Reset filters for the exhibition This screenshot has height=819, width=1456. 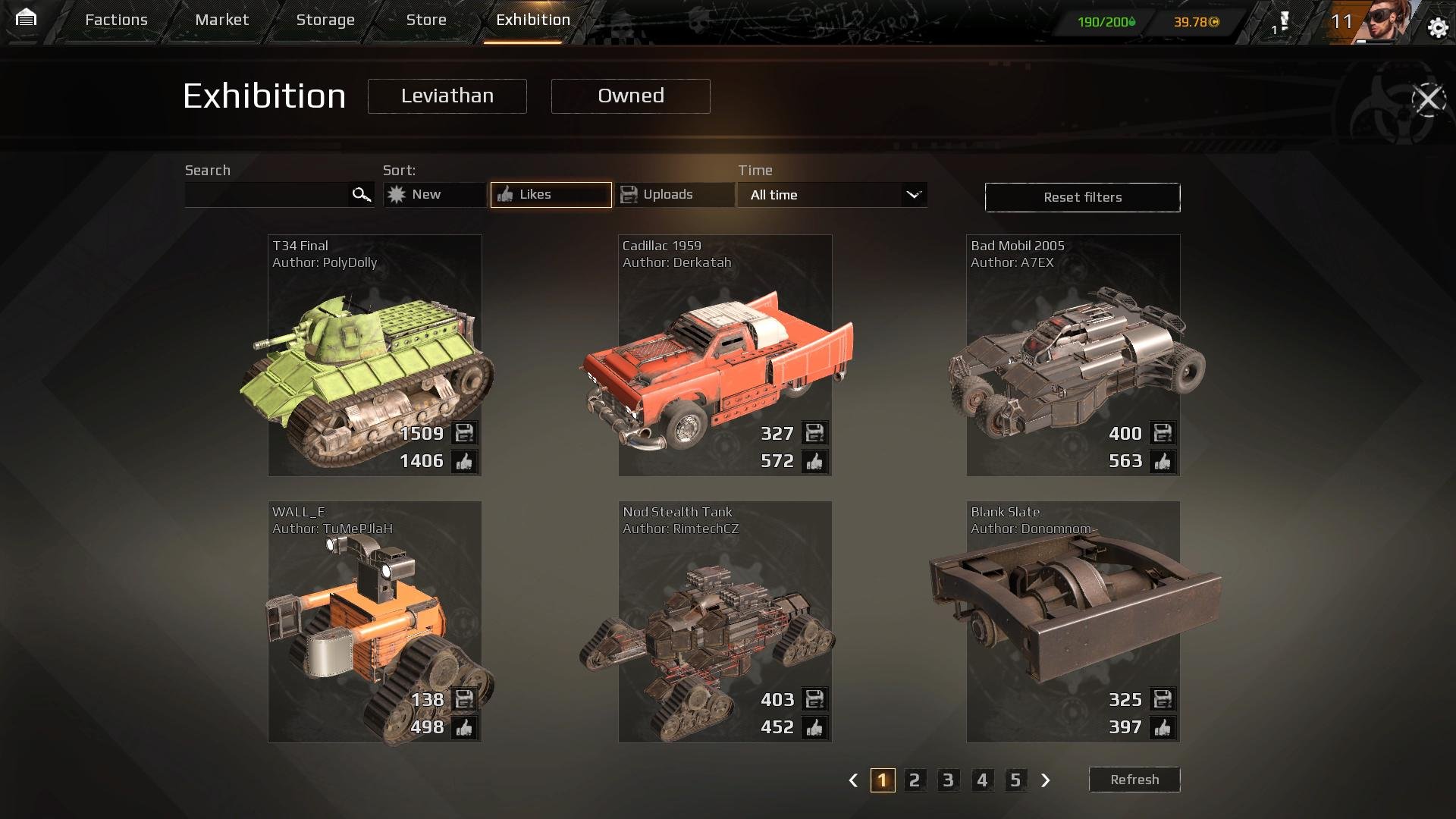coord(1082,197)
